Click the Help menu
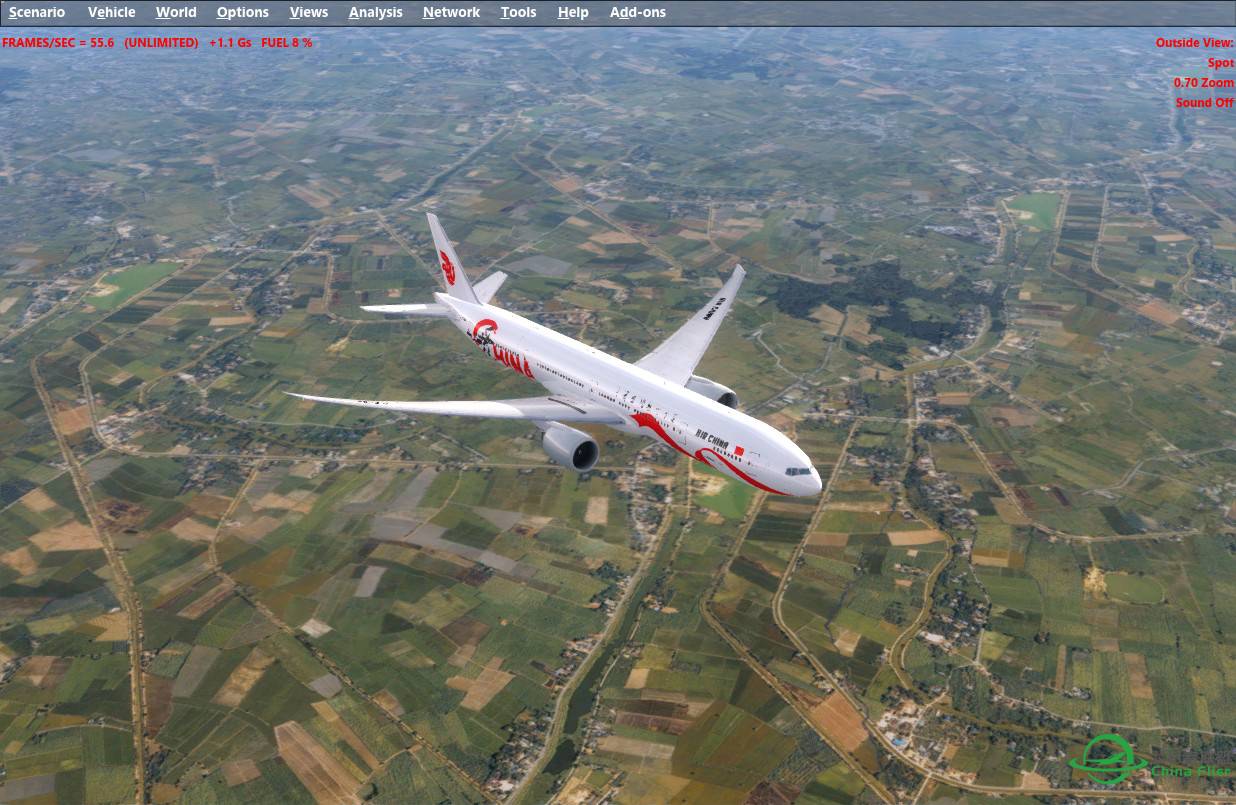The width and height of the screenshot is (1236, 805). click(x=573, y=12)
